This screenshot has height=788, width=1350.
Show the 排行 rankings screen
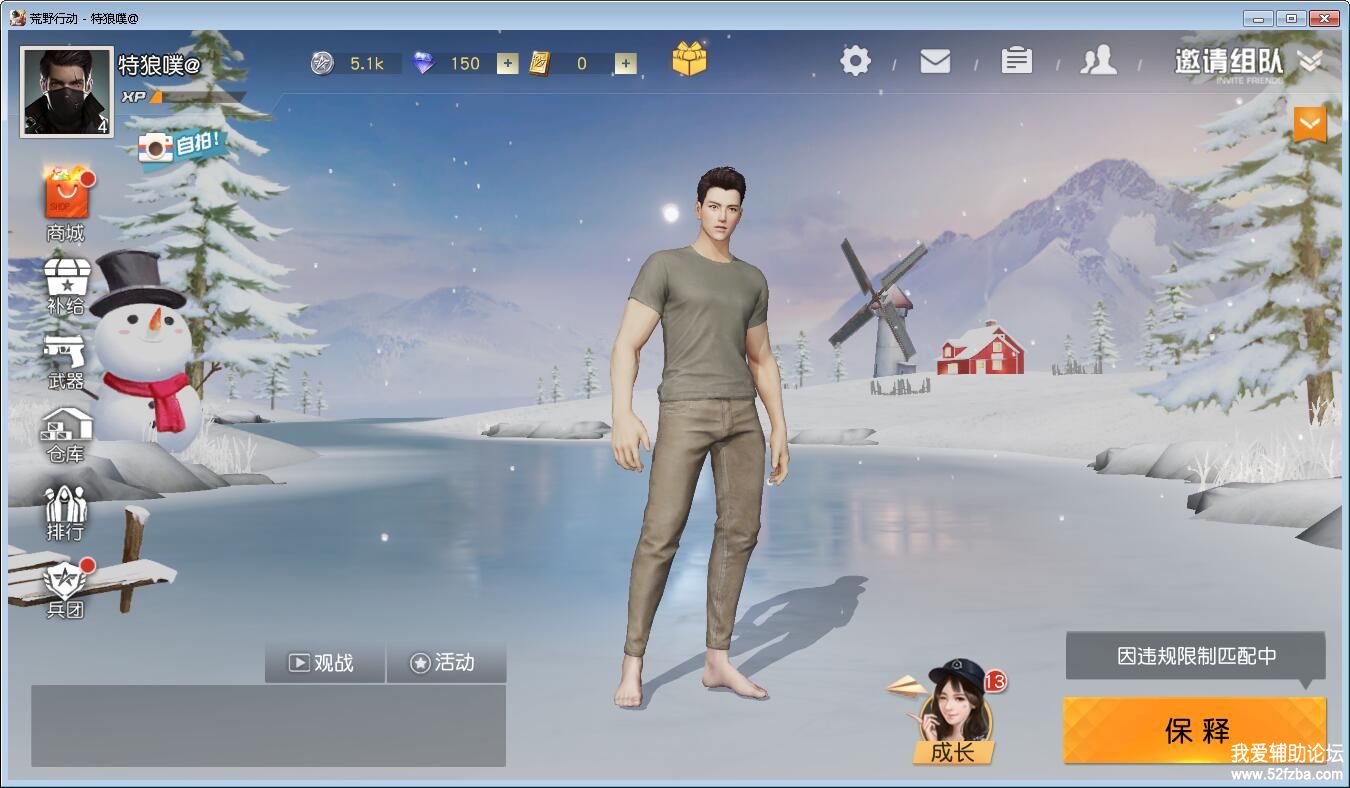click(66, 510)
